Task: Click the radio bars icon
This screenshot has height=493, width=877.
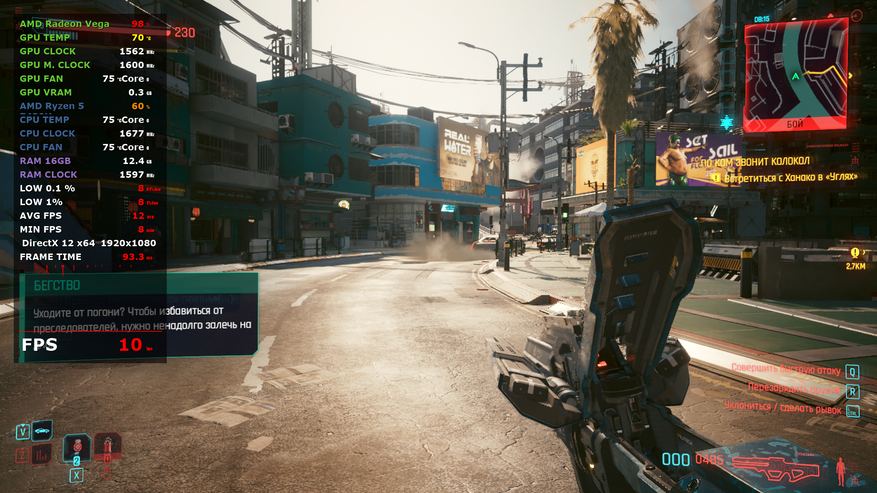Action: pos(42,455)
